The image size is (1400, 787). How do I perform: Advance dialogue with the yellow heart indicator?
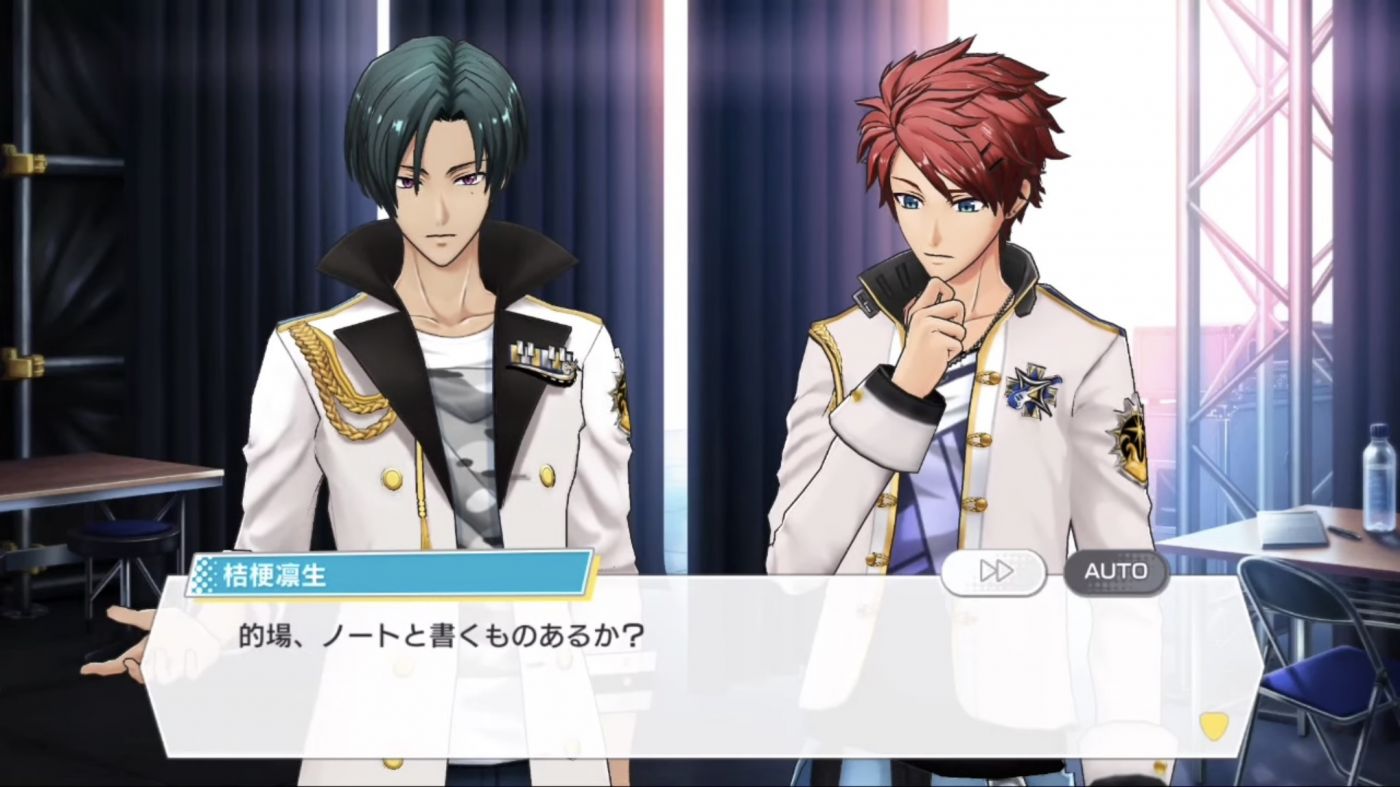point(1213,725)
